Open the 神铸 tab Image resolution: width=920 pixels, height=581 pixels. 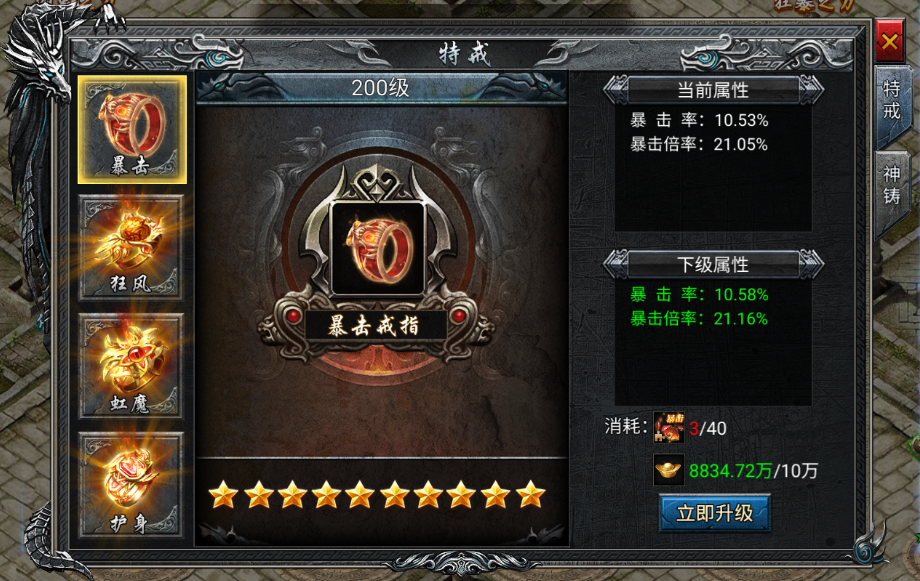(891, 185)
